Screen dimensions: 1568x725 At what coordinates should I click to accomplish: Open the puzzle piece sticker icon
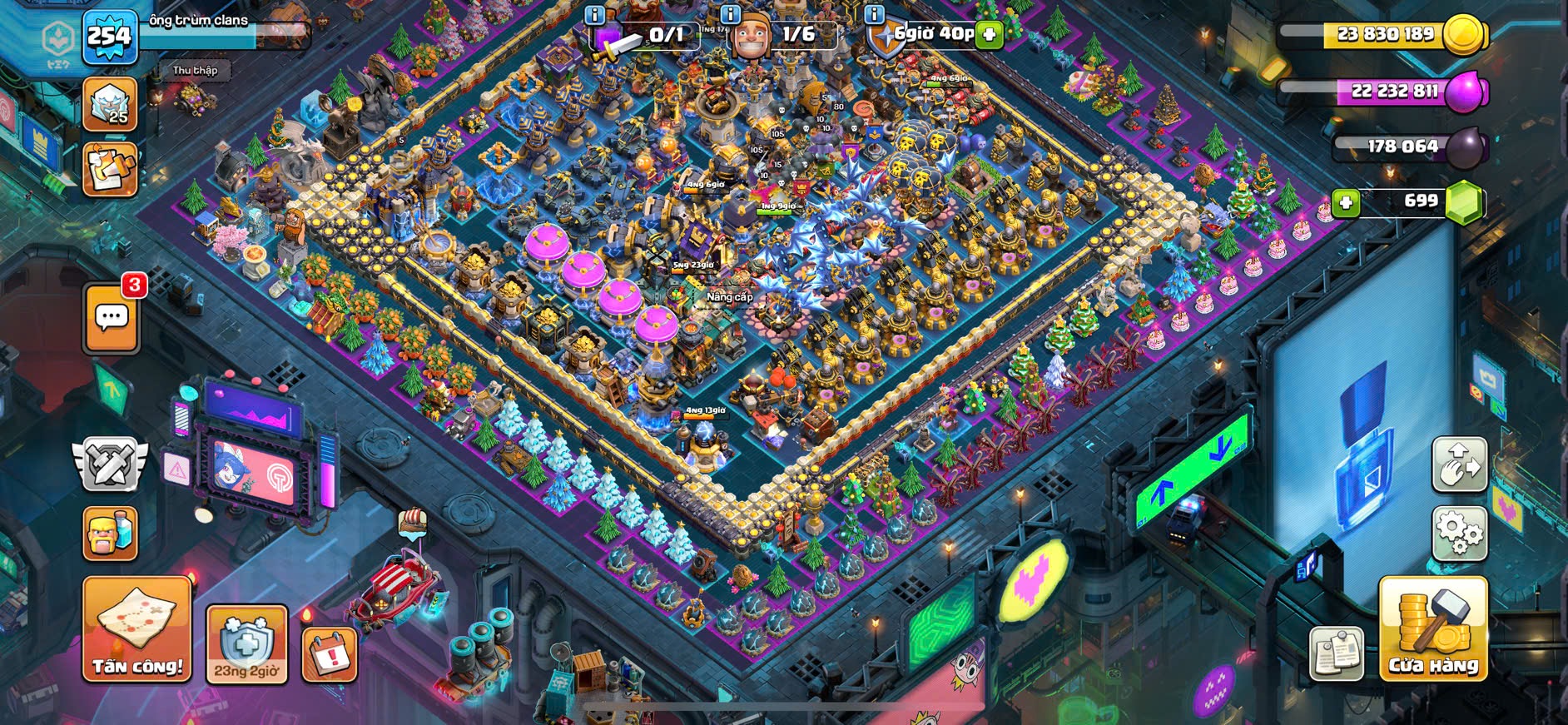pos(110,170)
